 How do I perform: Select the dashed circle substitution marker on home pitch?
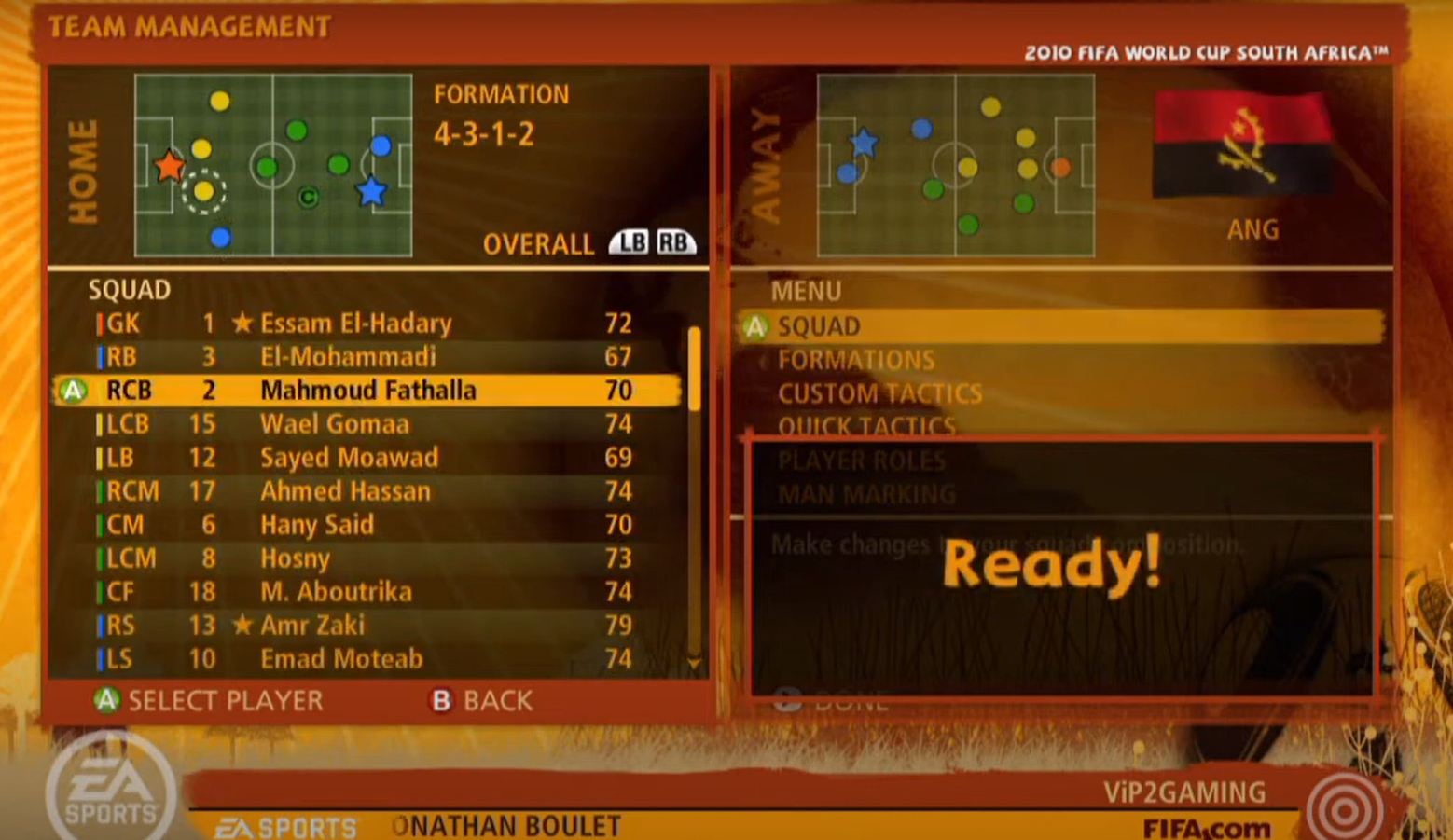[x=204, y=193]
